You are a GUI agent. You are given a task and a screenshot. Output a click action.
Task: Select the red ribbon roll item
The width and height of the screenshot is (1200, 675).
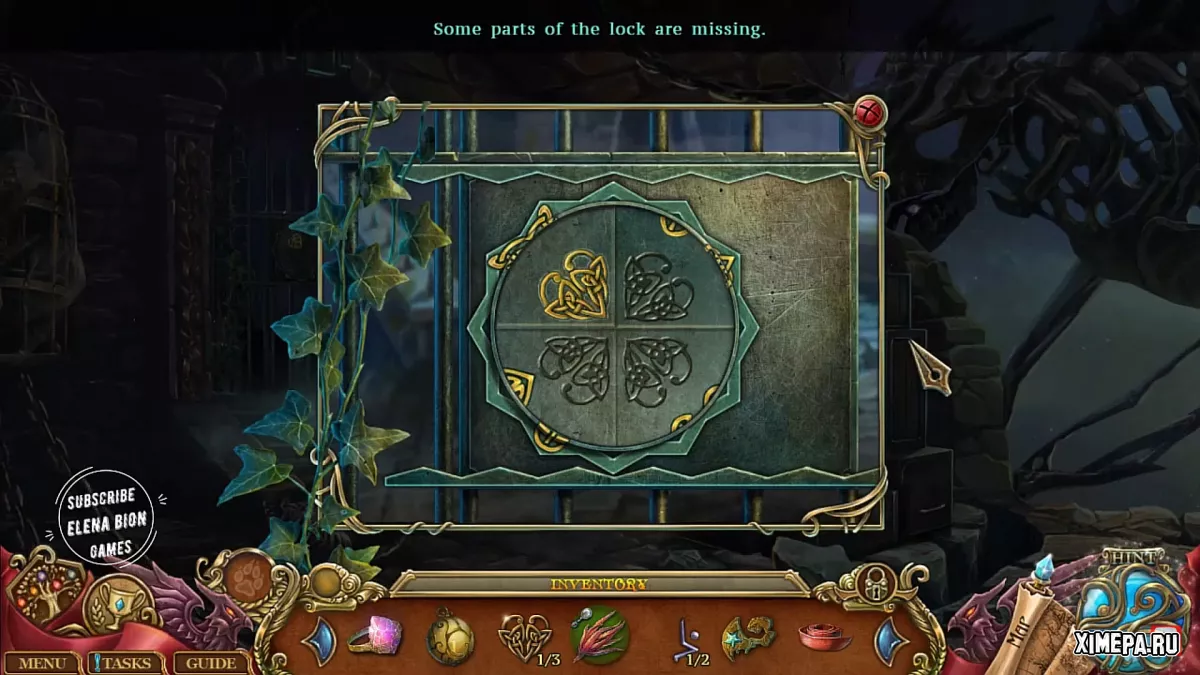(825, 636)
